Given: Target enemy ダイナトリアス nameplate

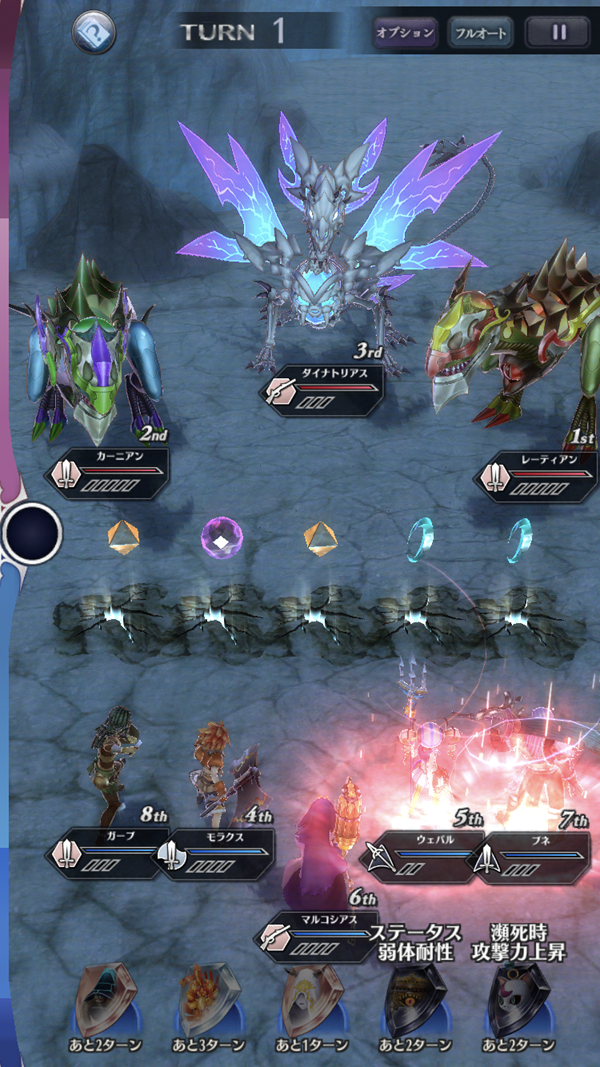Looking at the screenshot, I should pyautogui.click(x=322, y=390).
